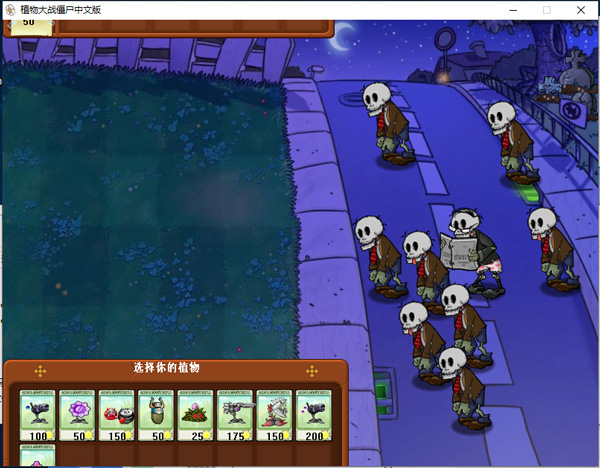Viewport: 600px width, 468px height.
Task: Select the 100-sun dark peashooter seed card
Action: coord(39,415)
